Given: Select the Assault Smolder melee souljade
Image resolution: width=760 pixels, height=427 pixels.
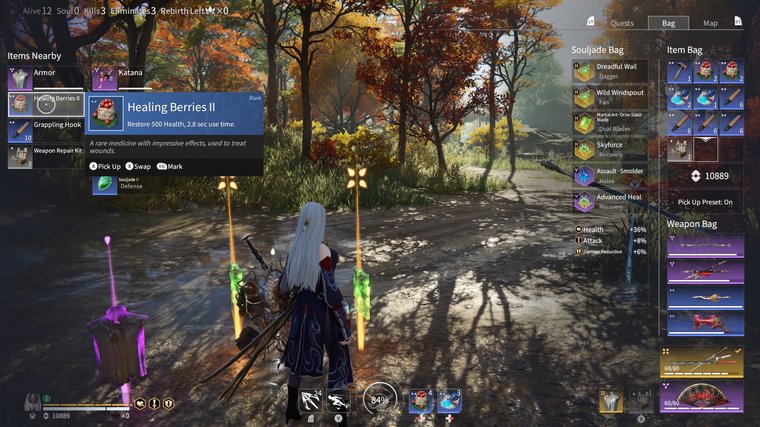Looking at the screenshot, I should point(610,175).
